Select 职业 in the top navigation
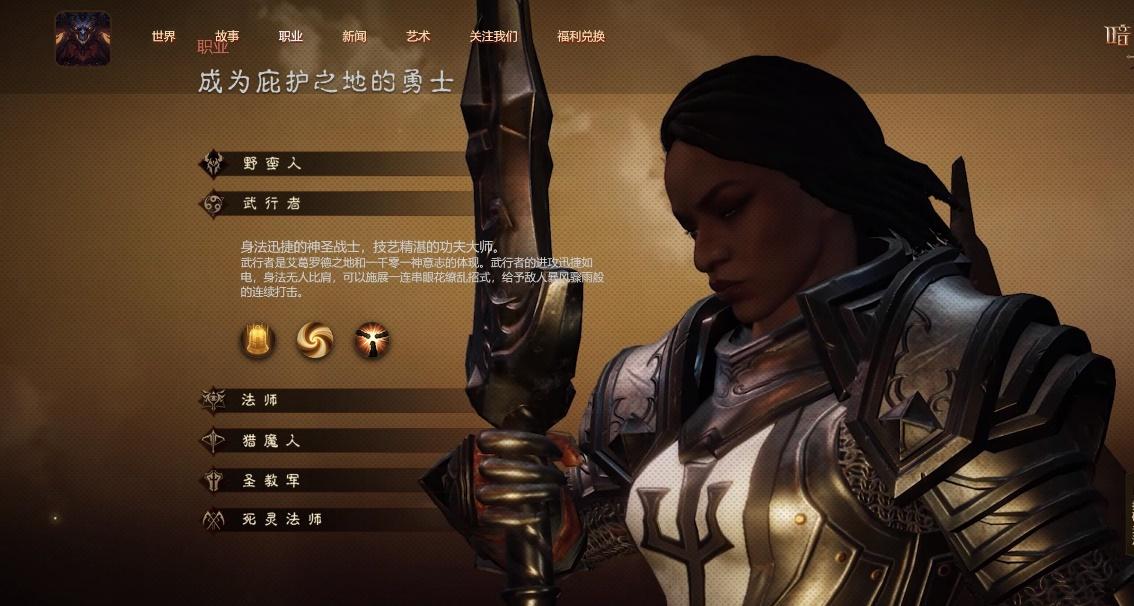Screen dimensions: 1134x606 pos(291,37)
